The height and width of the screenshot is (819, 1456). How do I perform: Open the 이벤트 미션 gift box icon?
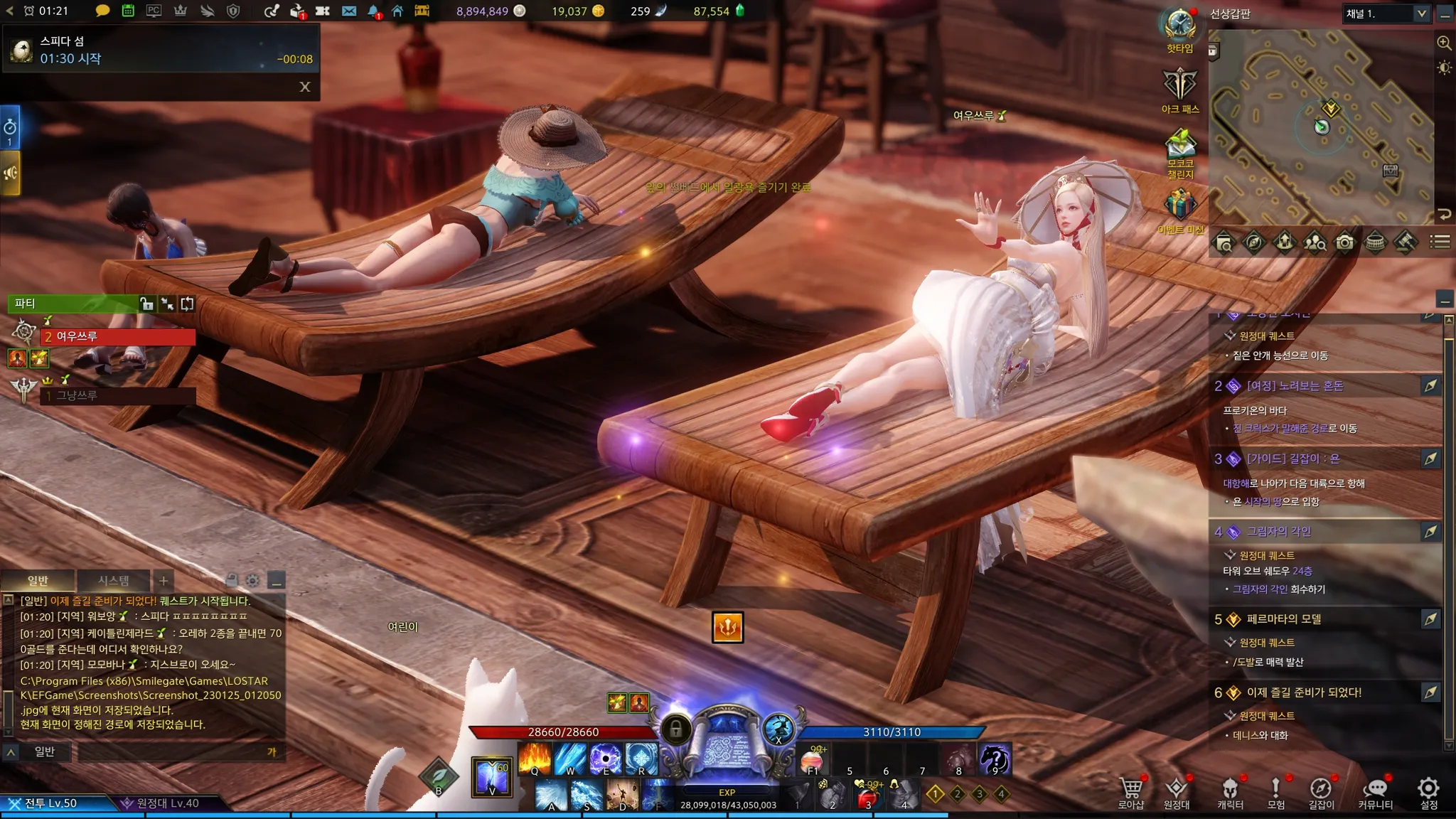tap(1180, 210)
